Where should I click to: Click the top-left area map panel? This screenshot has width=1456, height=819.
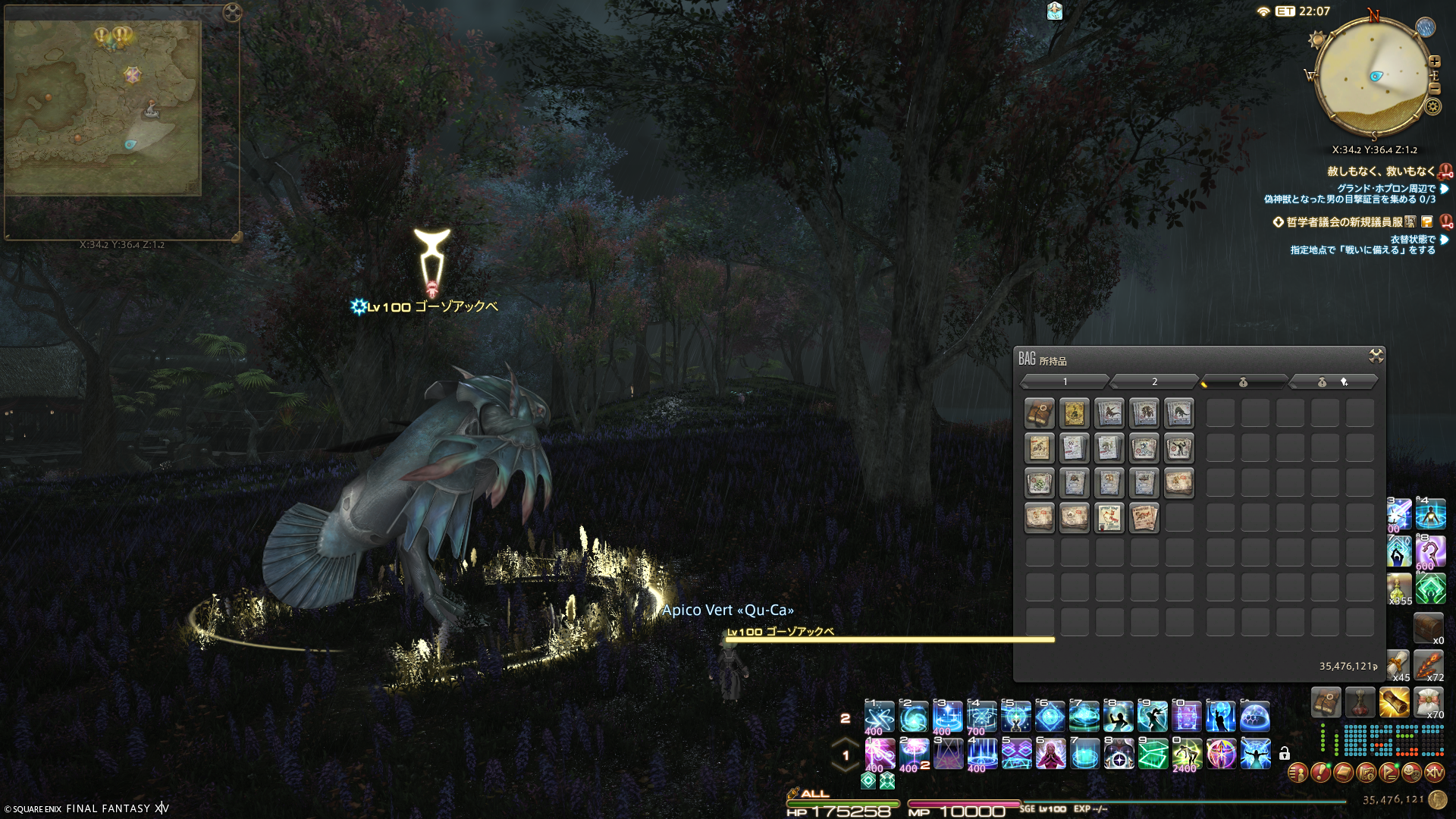click(x=103, y=108)
